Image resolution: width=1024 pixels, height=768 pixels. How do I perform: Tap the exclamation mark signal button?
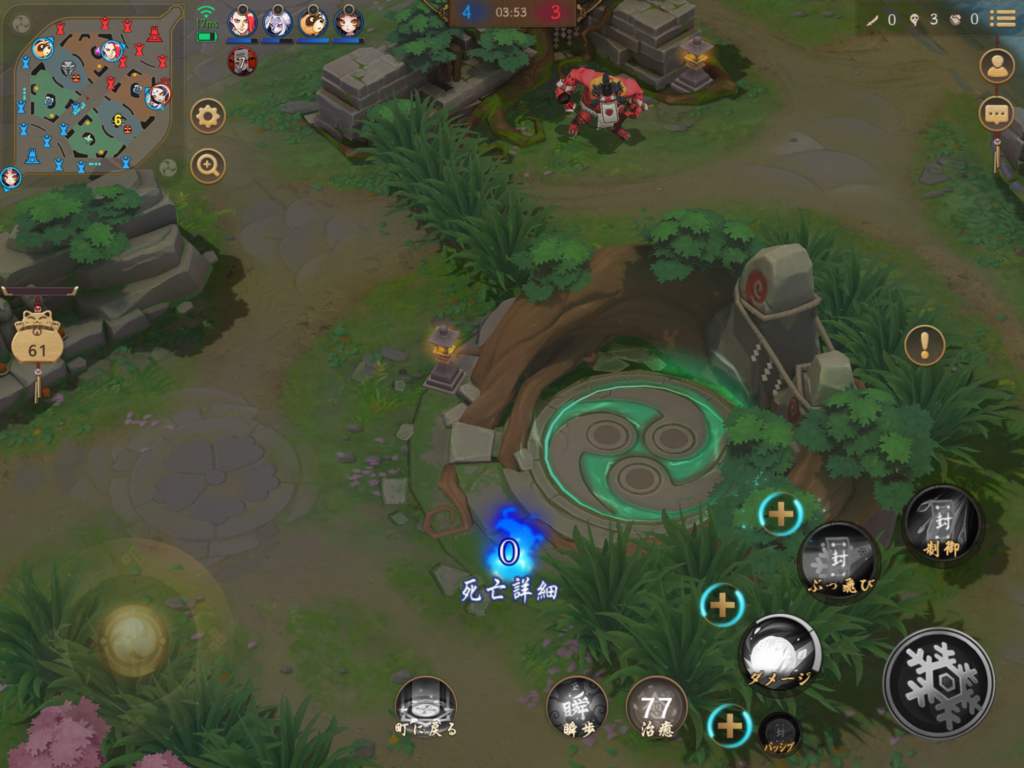(924, 345)
